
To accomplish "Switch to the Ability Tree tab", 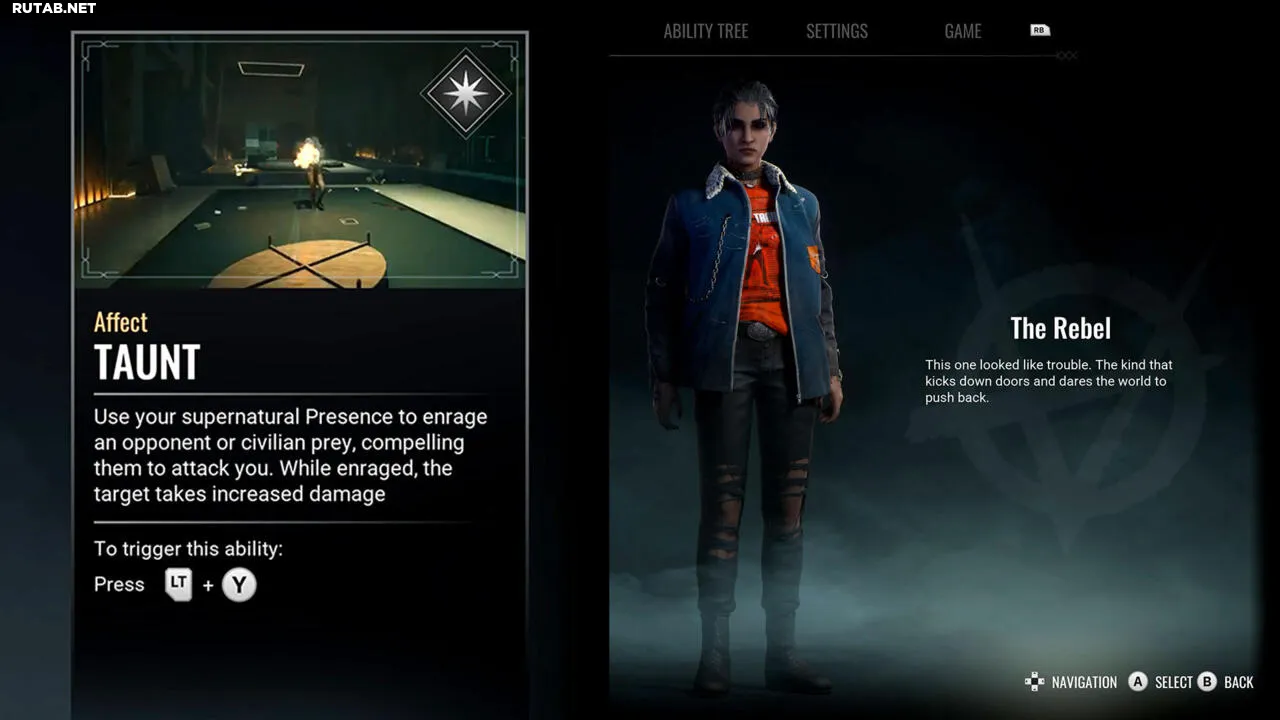I will tap(705, 31).
